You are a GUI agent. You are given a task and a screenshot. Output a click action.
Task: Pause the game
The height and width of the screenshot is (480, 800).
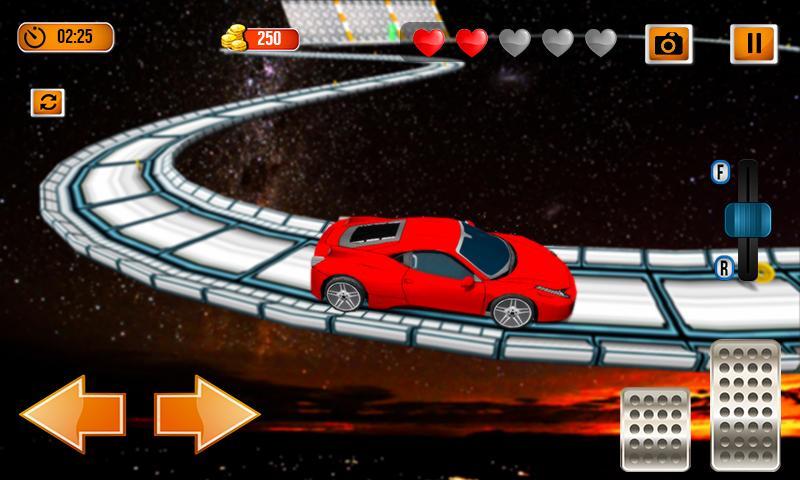tap(753, 43)
